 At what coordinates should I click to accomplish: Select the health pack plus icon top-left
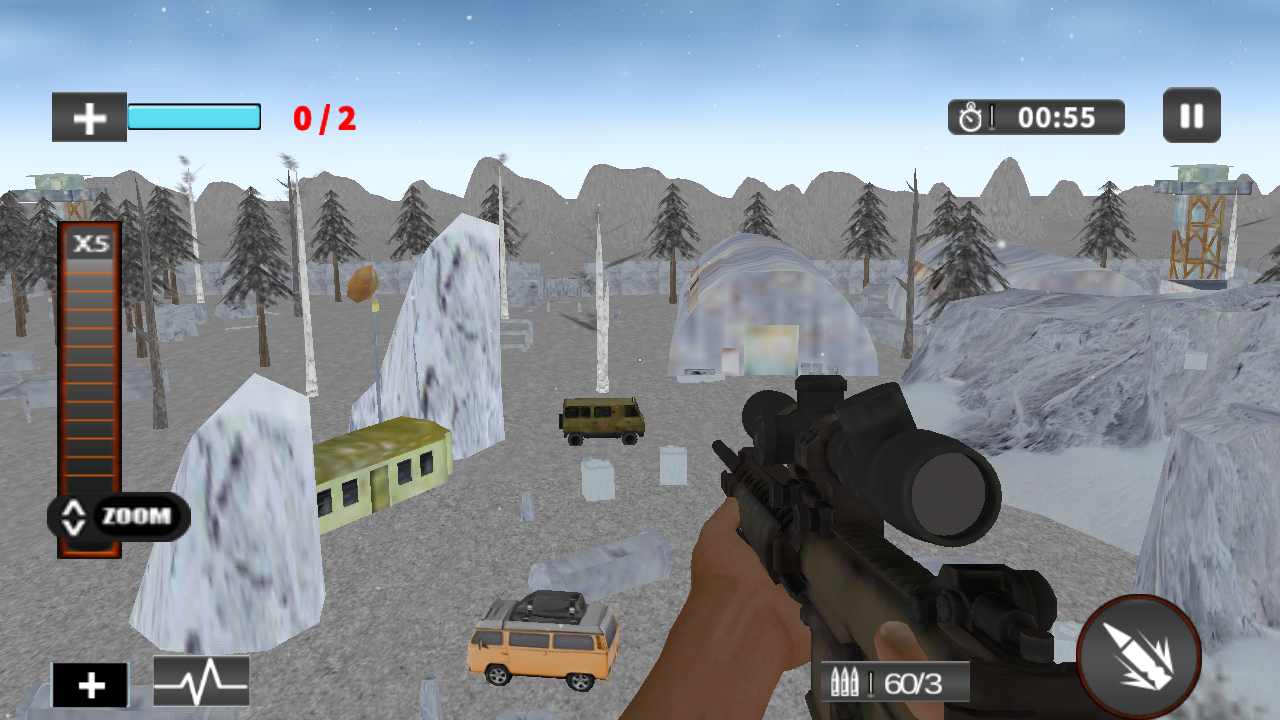pos(89,116)
